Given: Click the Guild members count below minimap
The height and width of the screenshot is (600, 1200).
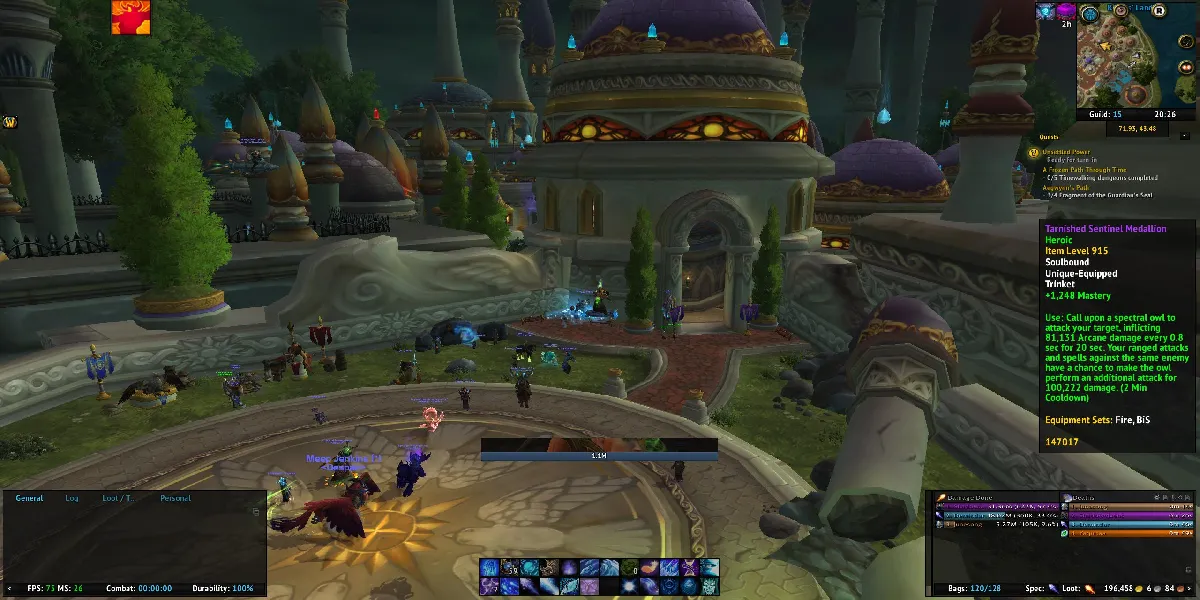Looking at the screenshot, I should click(x=1103, y=115).
